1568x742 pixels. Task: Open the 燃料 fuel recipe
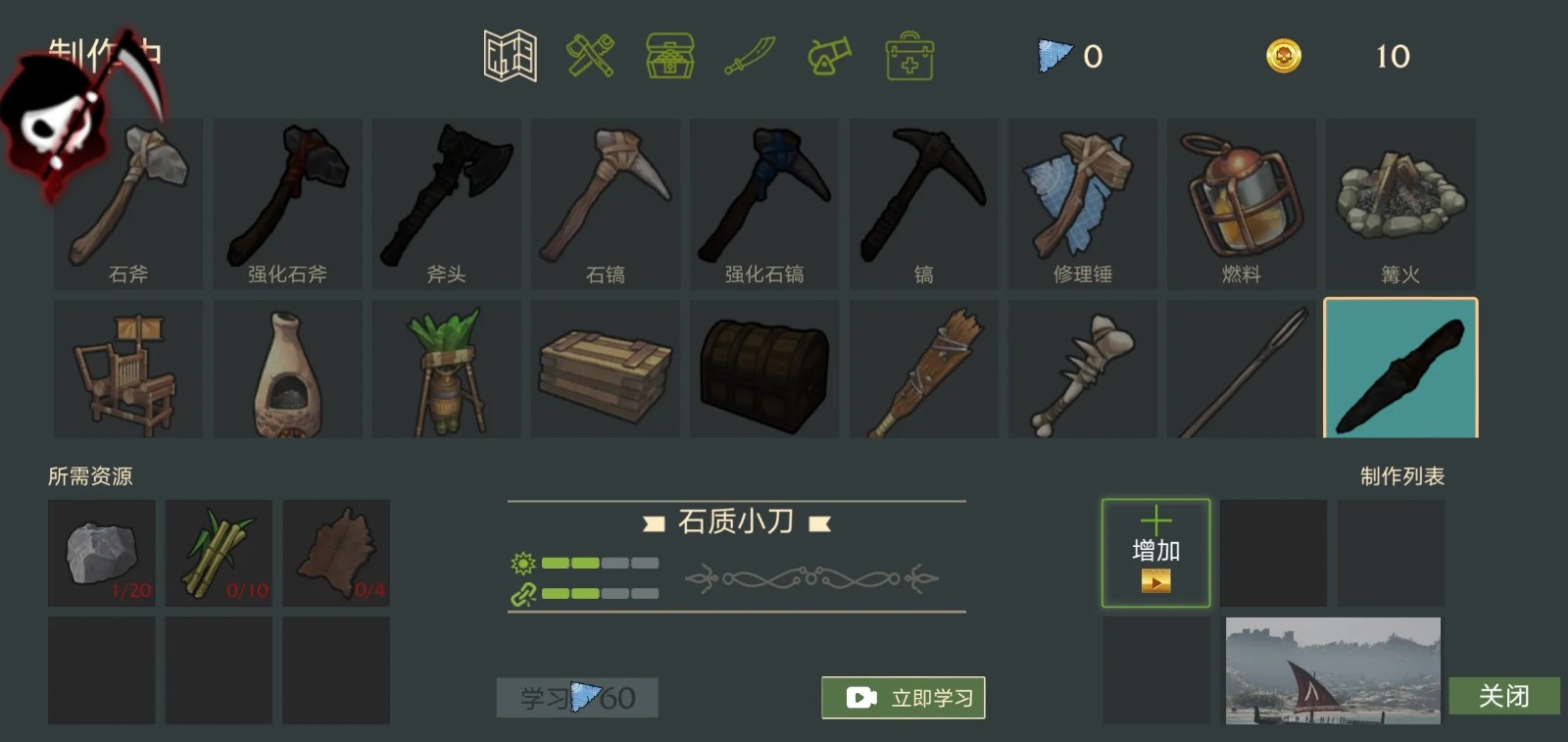pyautogui.click(x=1241, y=203)
